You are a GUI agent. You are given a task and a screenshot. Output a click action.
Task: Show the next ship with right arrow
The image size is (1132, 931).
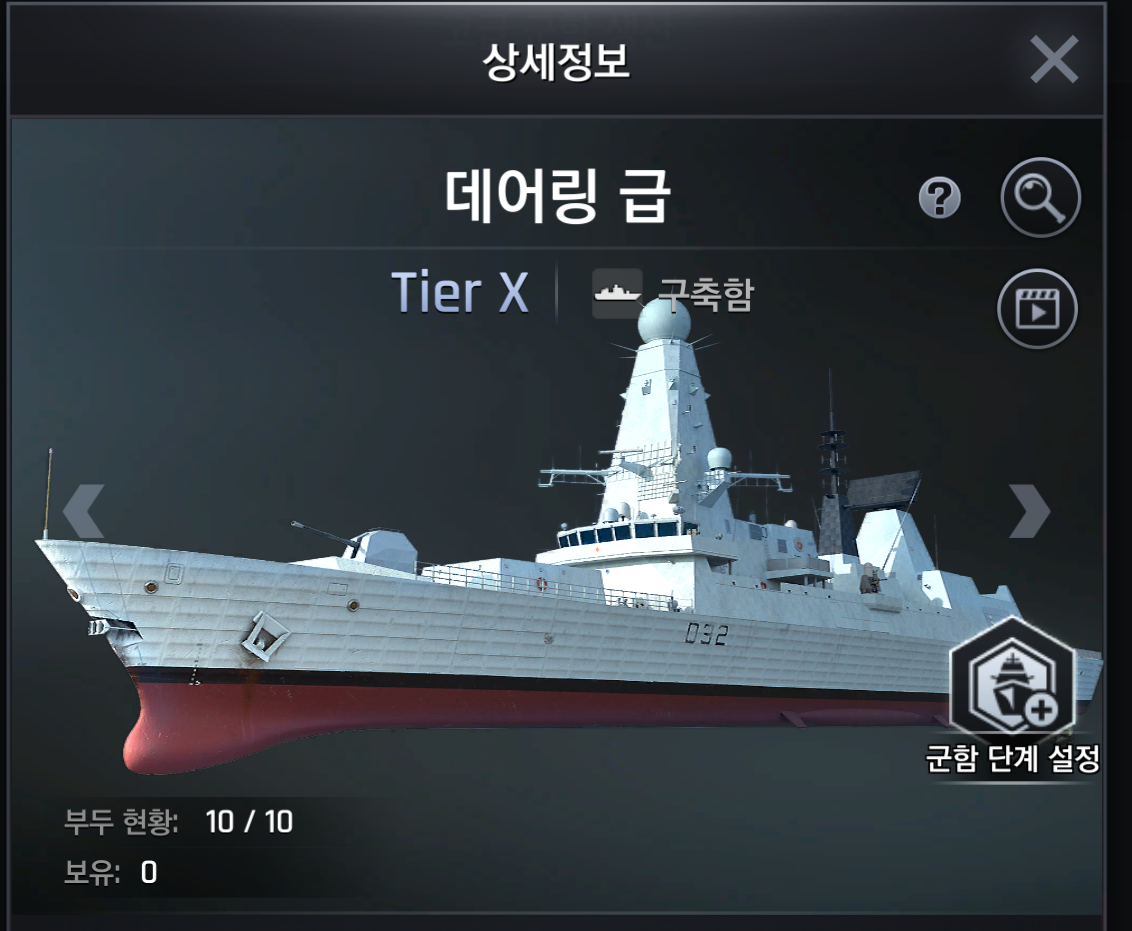1030,511
